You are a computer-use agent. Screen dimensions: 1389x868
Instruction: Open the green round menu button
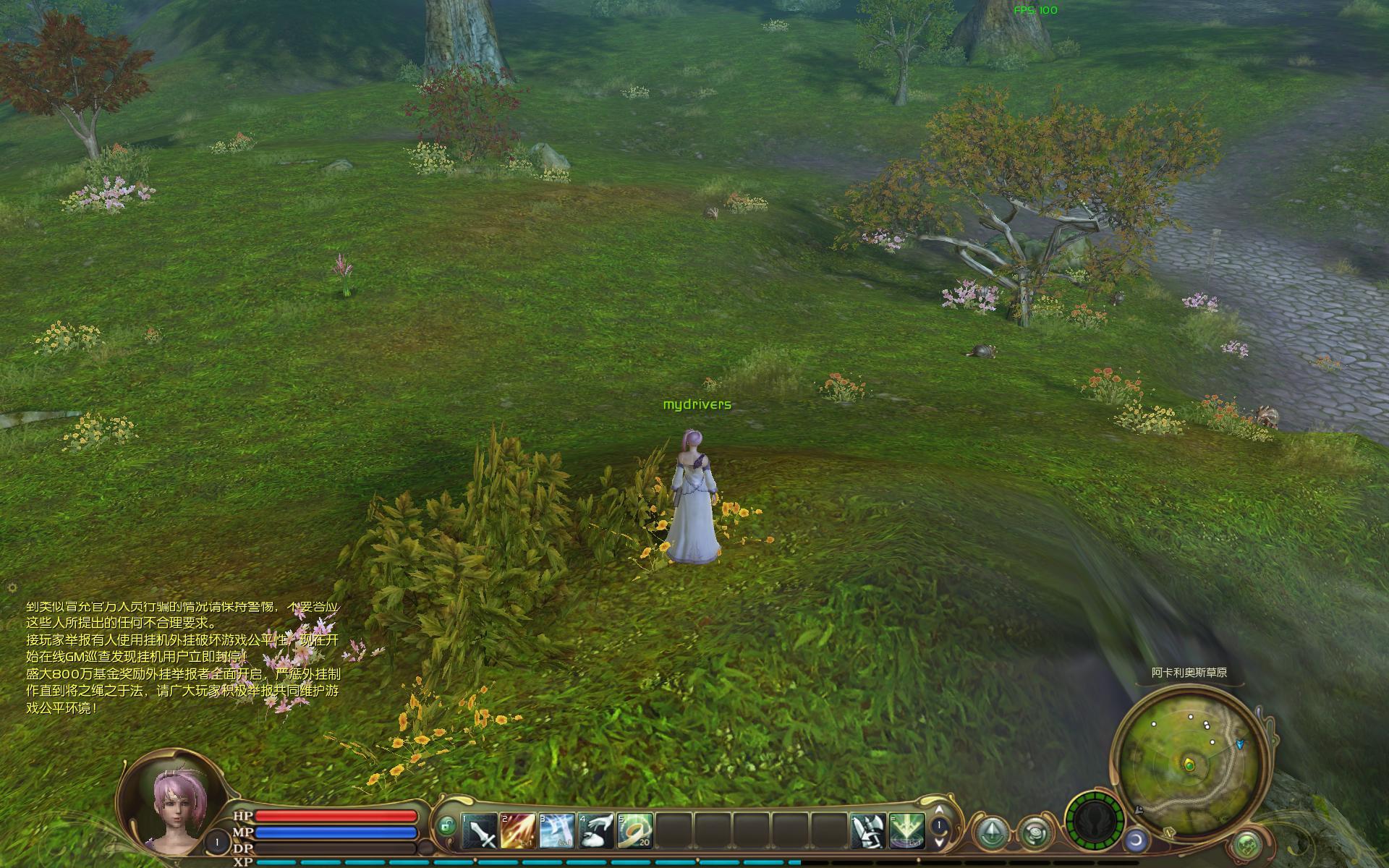1245,843
